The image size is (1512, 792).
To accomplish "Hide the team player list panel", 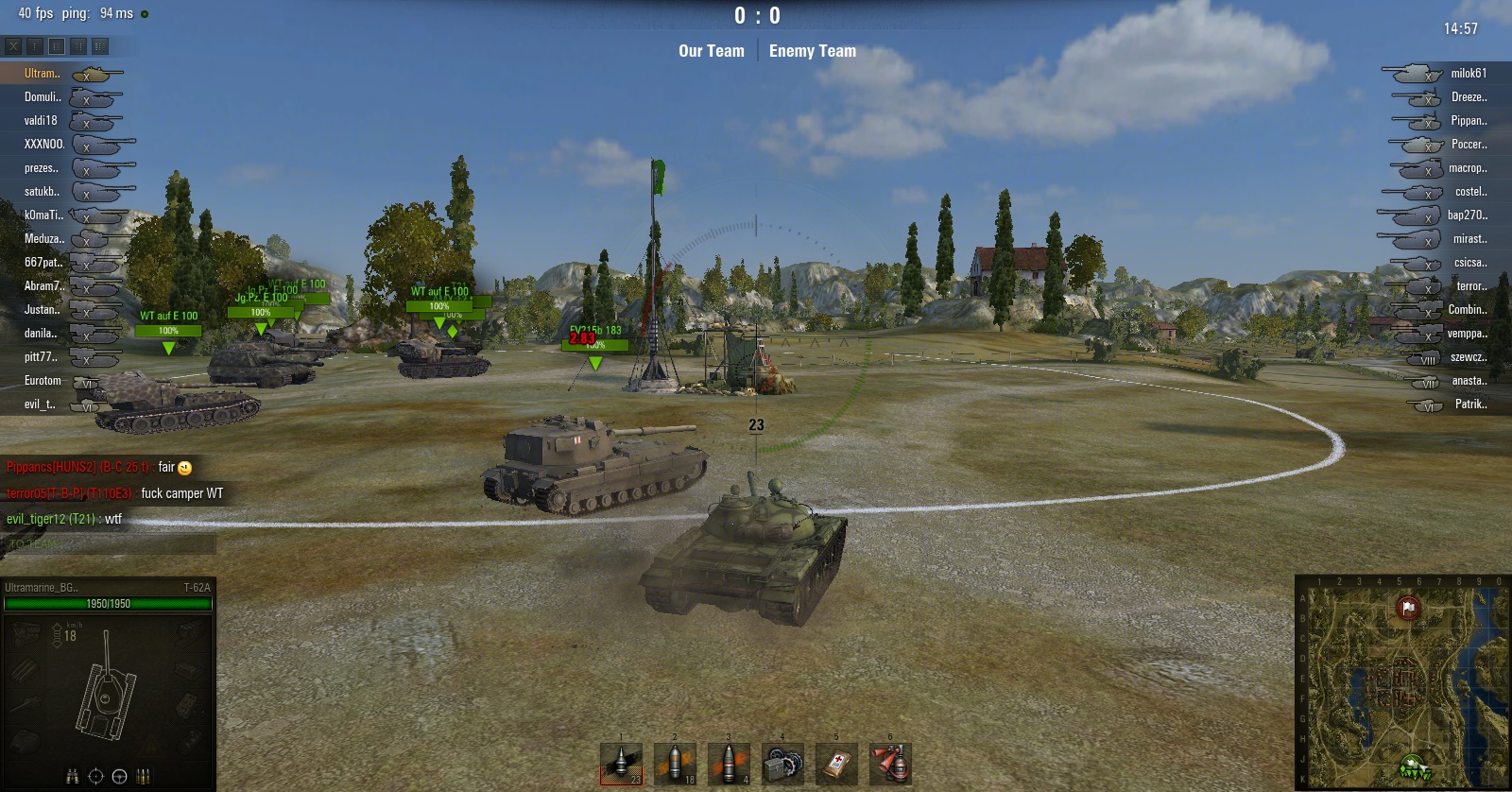I will pos(13,45).
